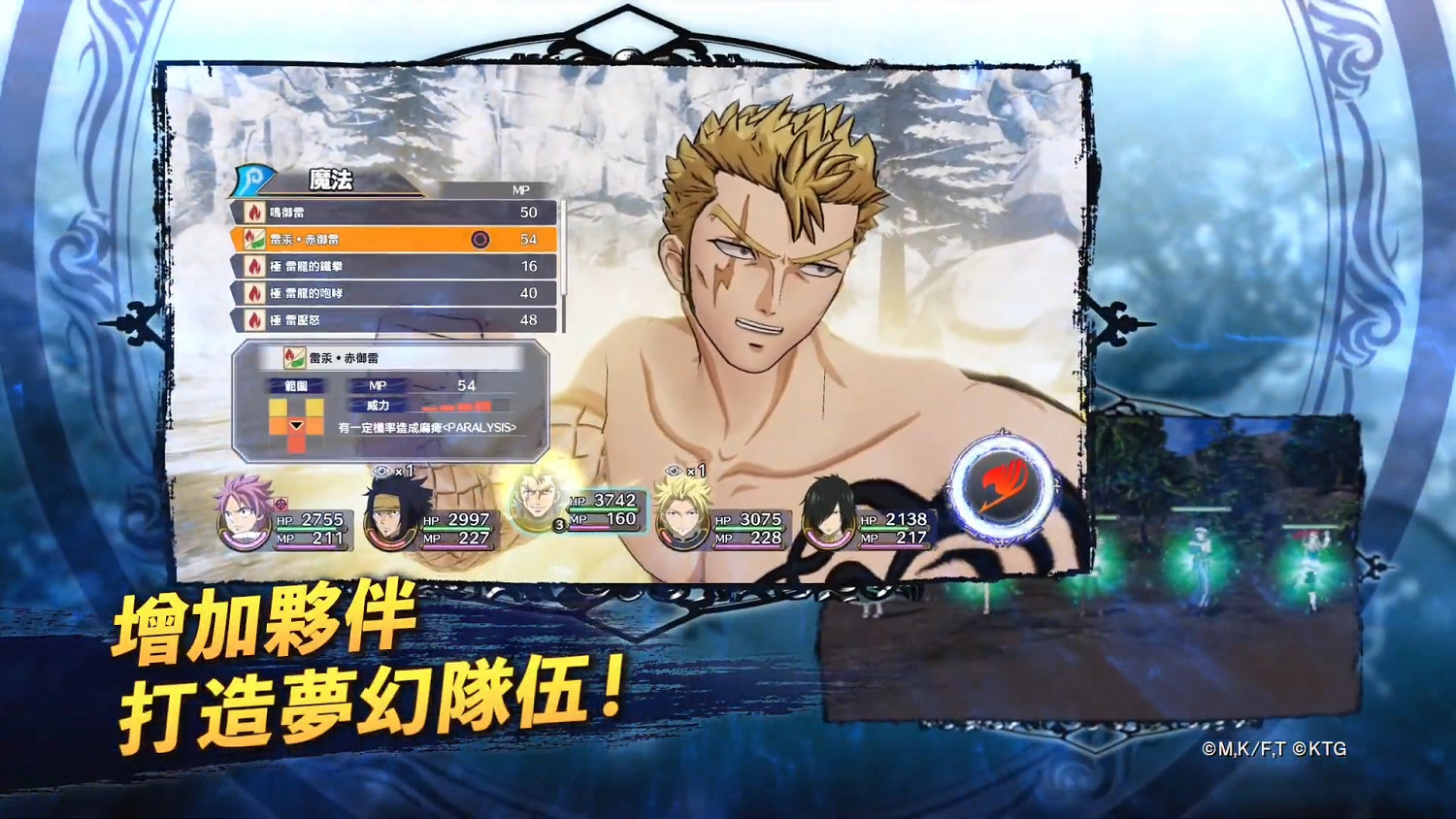
Task: Click the eye icon above Gajeel's portrait
Action: pyautogui.click(x=381, y=471)
